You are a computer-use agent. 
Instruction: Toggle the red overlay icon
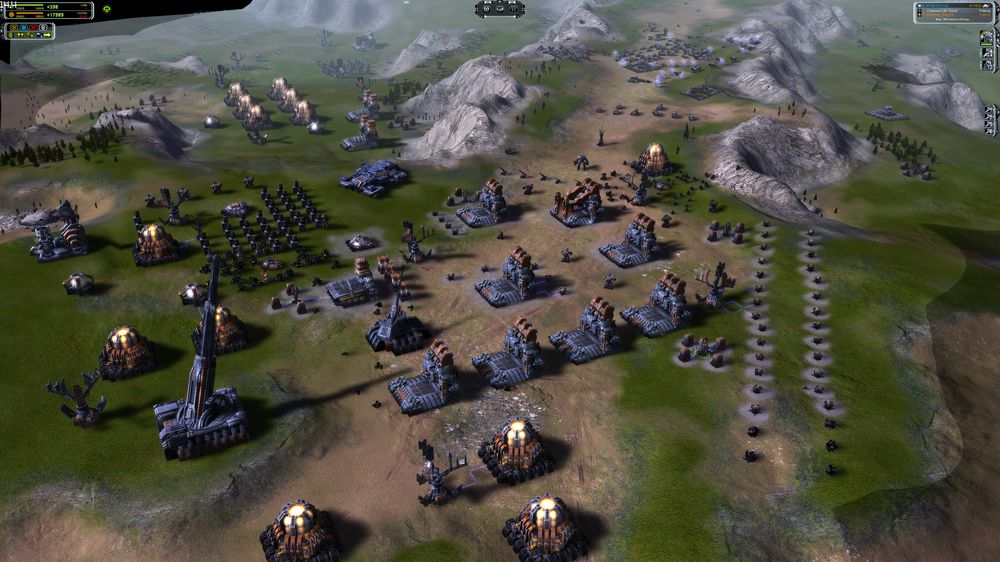[33, 27]
